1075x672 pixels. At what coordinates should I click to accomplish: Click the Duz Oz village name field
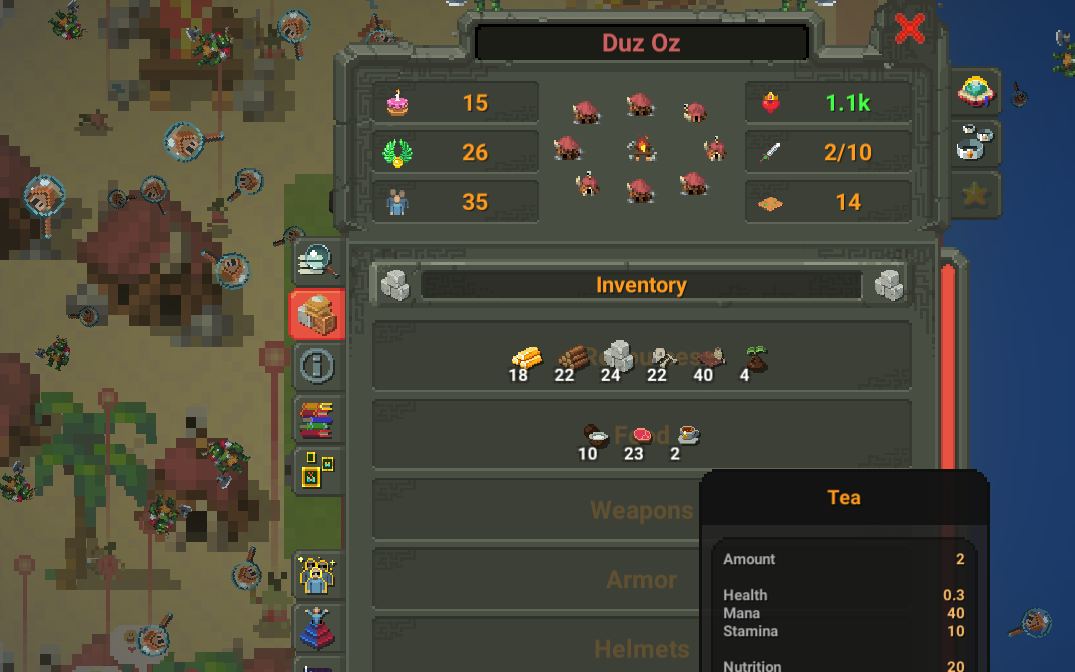[641, 43]
